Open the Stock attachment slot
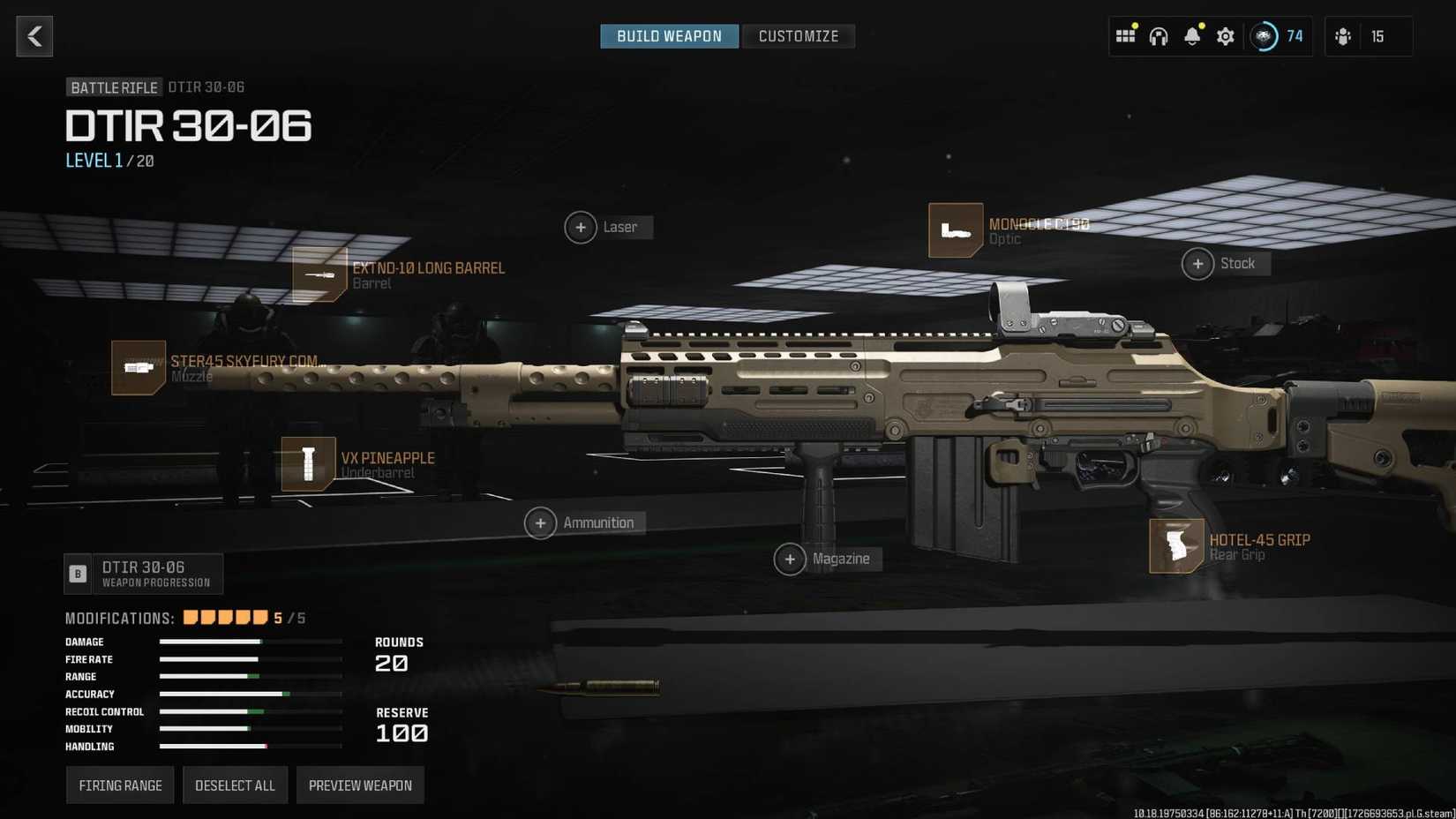 point(1198,263)
